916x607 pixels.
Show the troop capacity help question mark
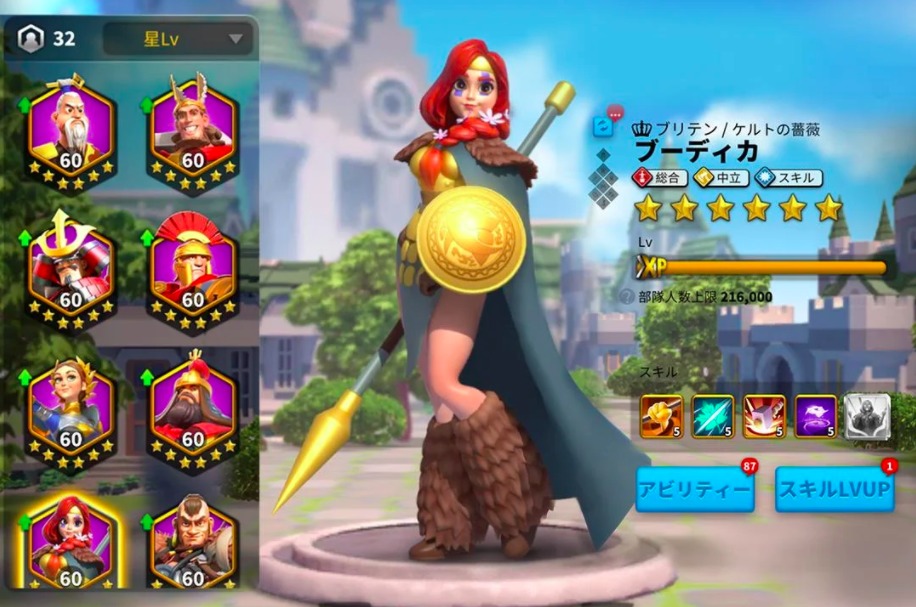pyautogui.click(x=627, y=297)
